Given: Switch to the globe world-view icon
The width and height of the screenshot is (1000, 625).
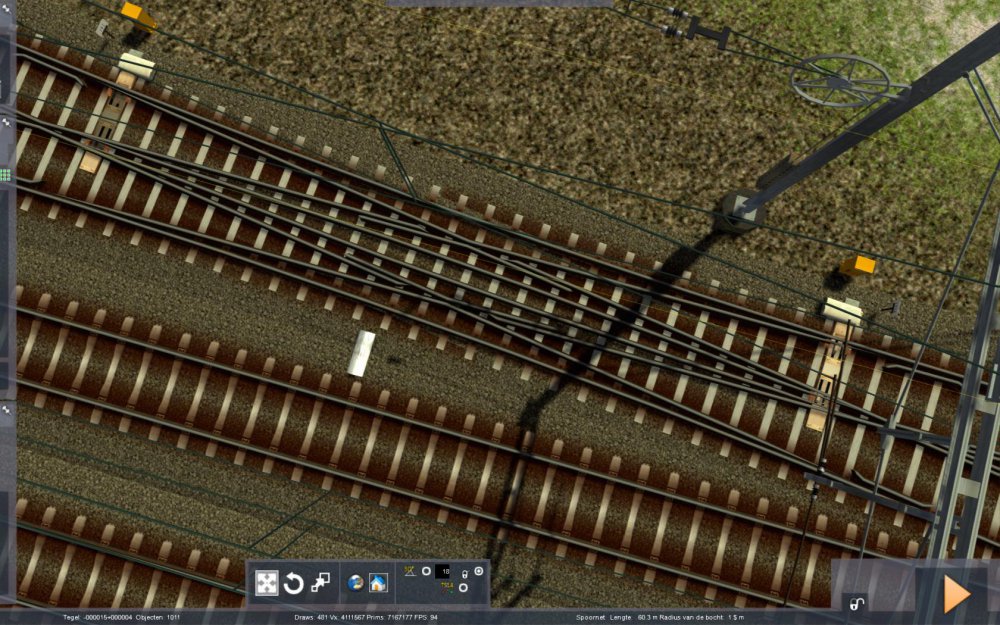Looking at the screenshot, I should coord(355,583).
